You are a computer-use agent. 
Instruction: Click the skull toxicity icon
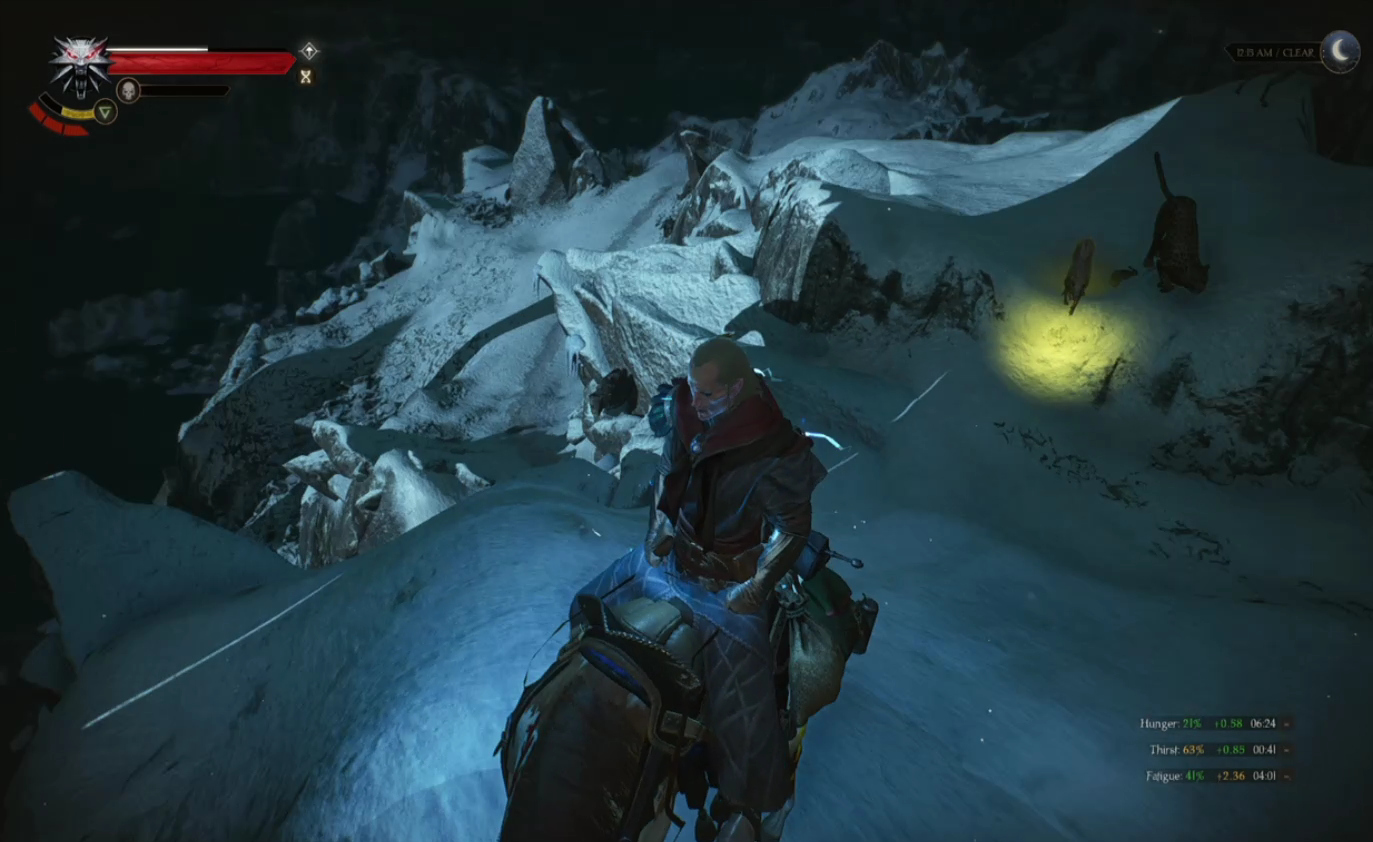pyautogui.click(x=128, y=90)
